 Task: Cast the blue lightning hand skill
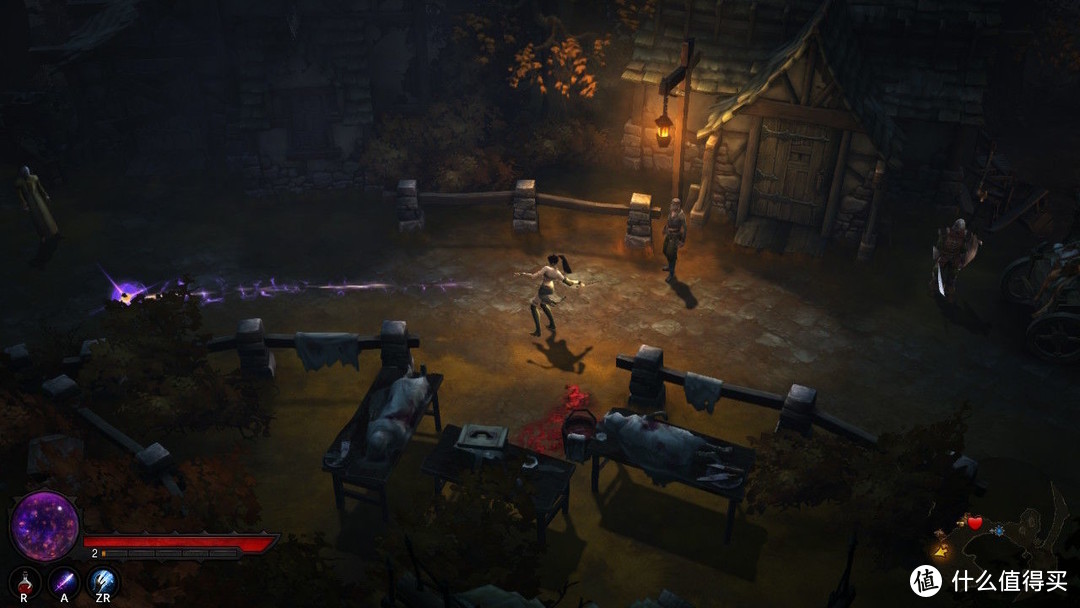104,581
